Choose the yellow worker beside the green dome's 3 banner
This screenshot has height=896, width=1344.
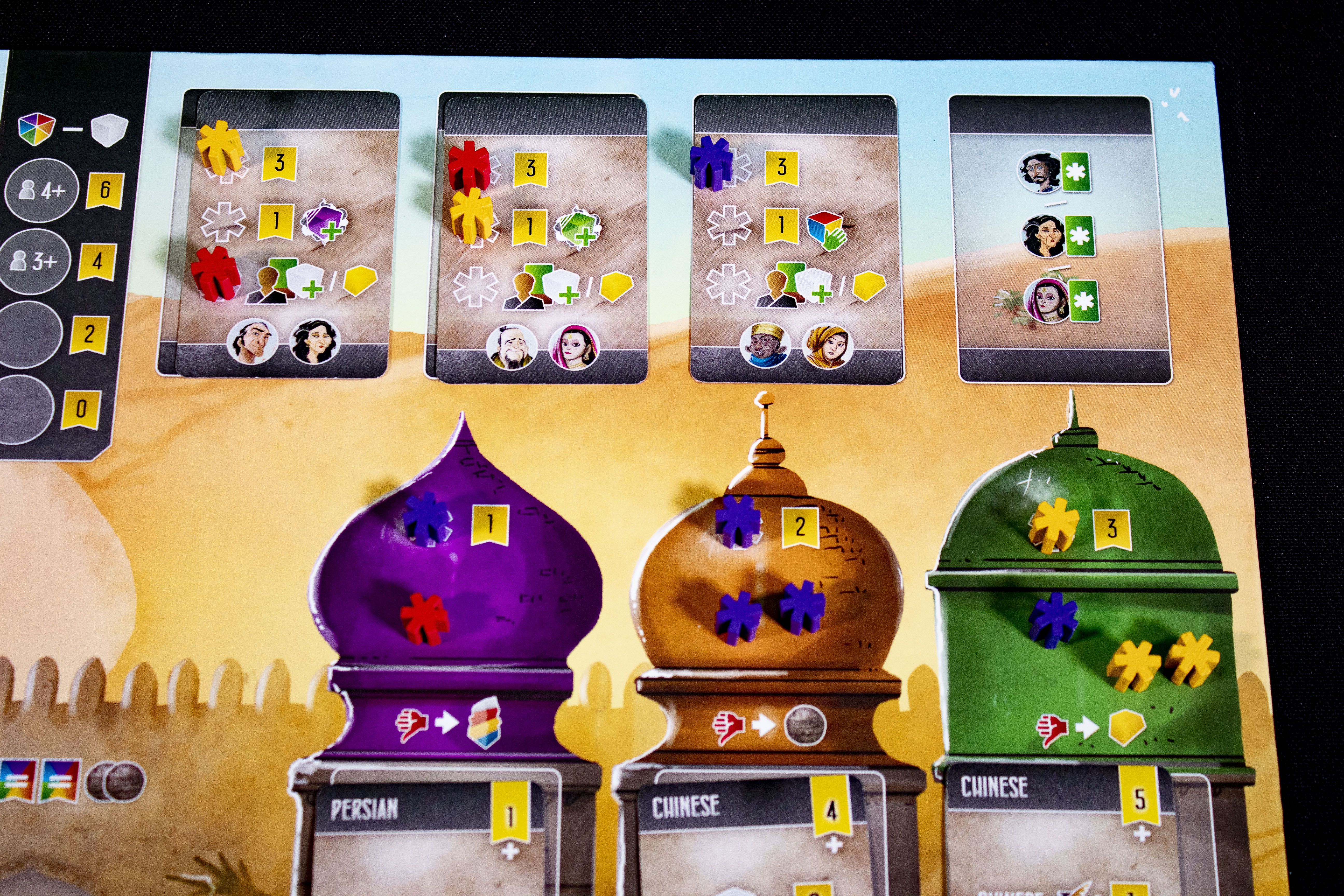[x=1053, y=524]
